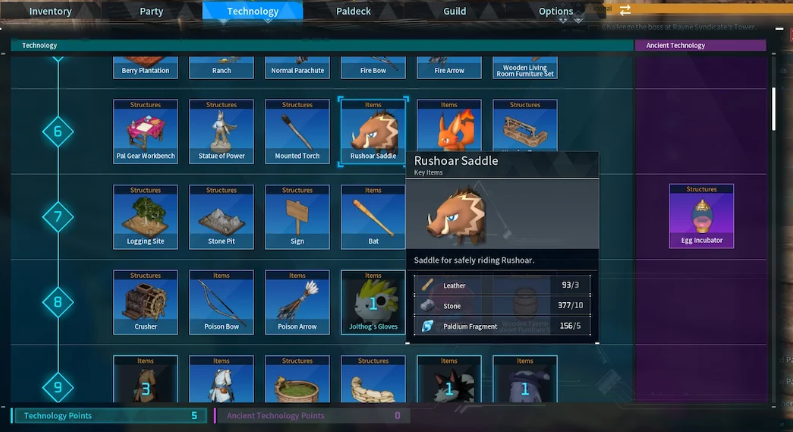793x432 pixels.
Task: Go to the Guild tab
Action: [455, 11]
